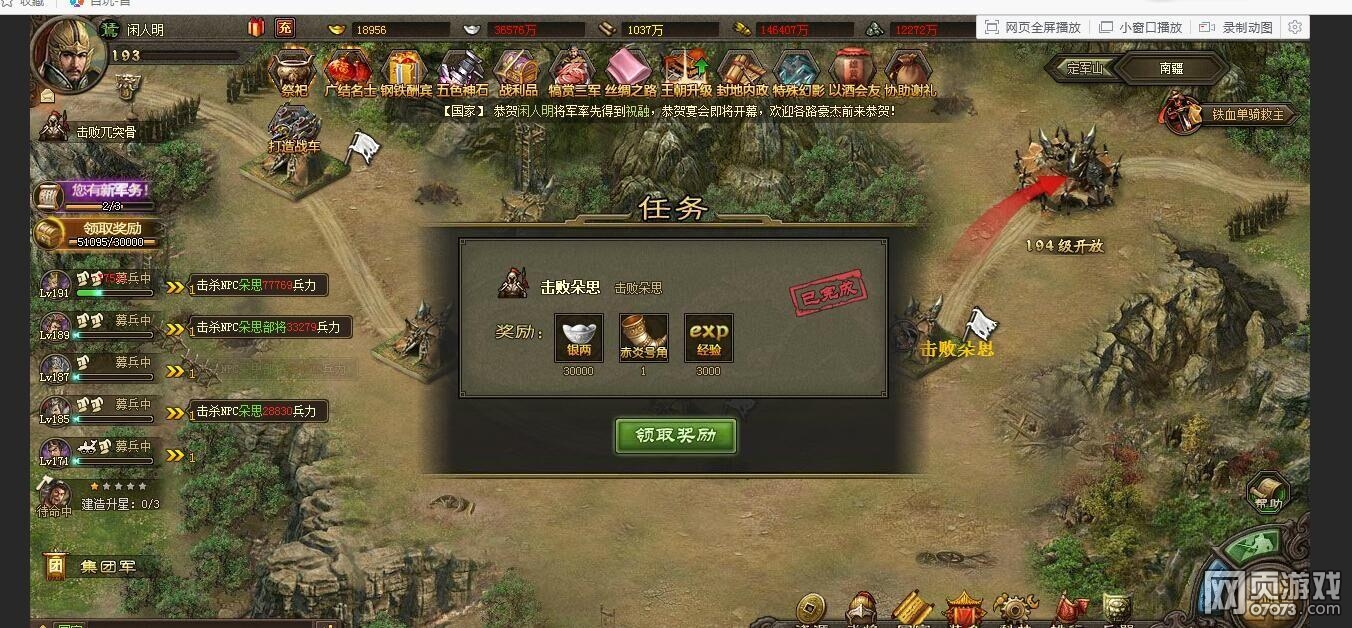Image resolution: width=1352 pixels, height=628 pixels.
Task: Open the 协助谢礼 event icon
Action: (x=909, y=73)
